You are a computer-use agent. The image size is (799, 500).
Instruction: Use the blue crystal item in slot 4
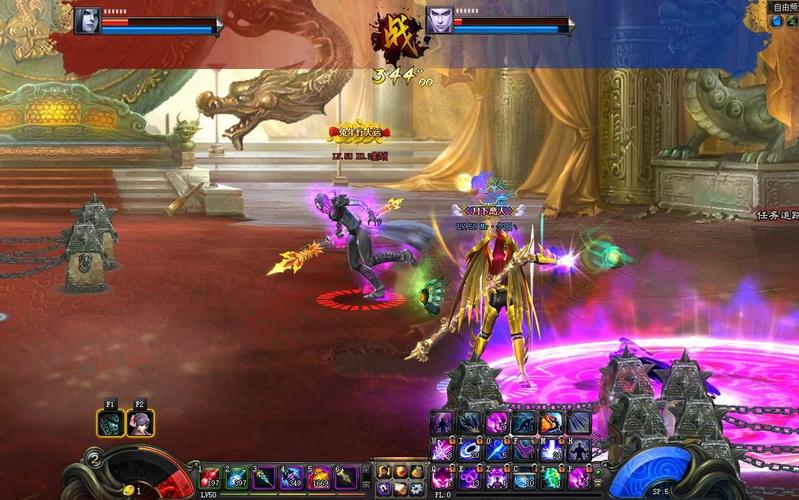[293, 478]
